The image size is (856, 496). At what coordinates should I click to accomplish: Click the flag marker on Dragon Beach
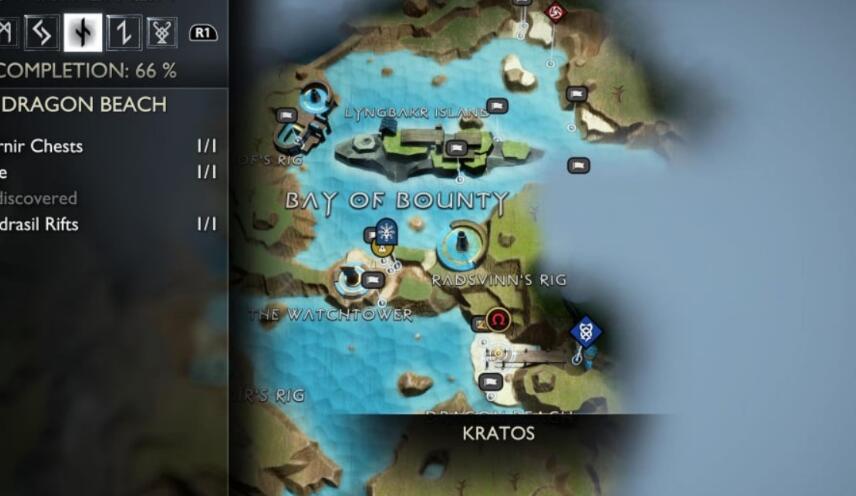(490, 381)
